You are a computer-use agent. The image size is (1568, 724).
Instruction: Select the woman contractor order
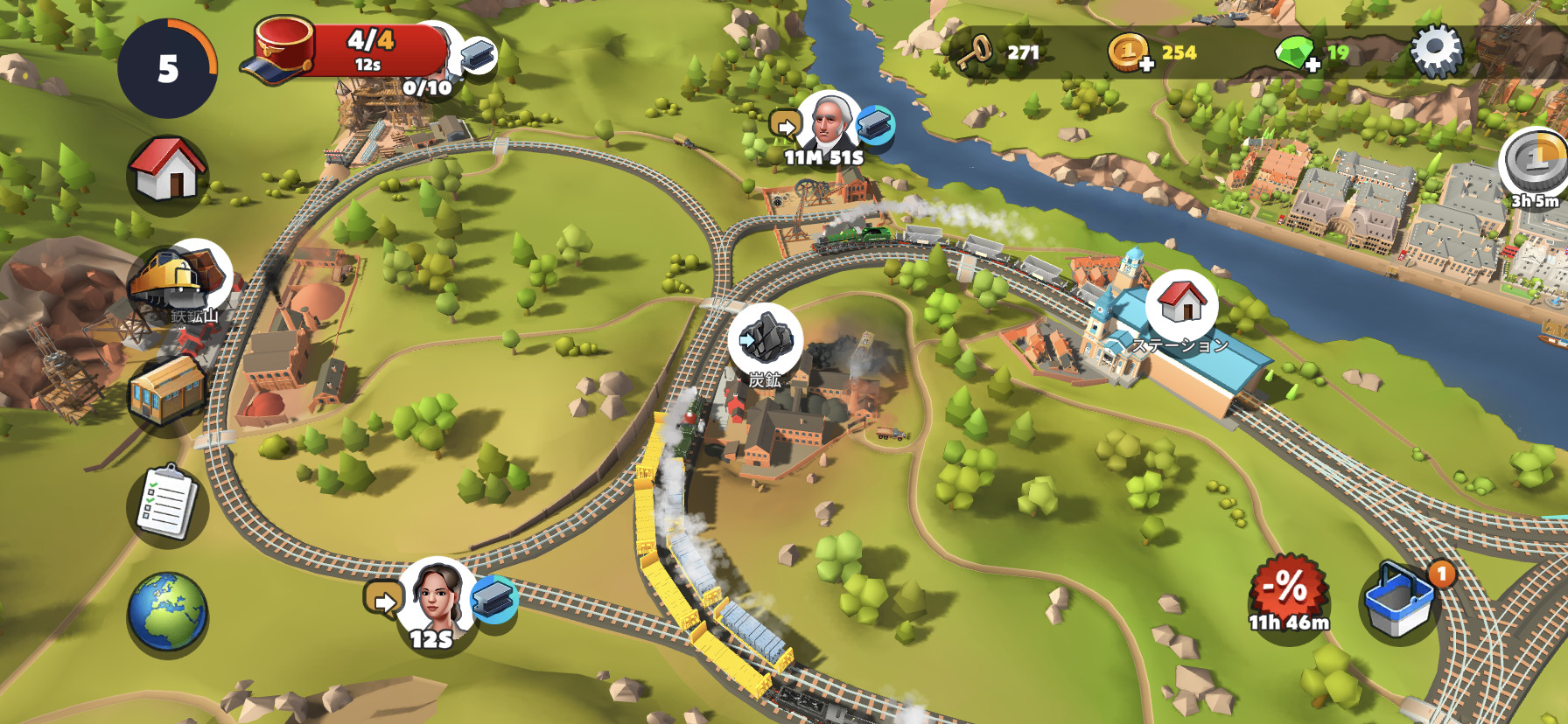[436, 595]
